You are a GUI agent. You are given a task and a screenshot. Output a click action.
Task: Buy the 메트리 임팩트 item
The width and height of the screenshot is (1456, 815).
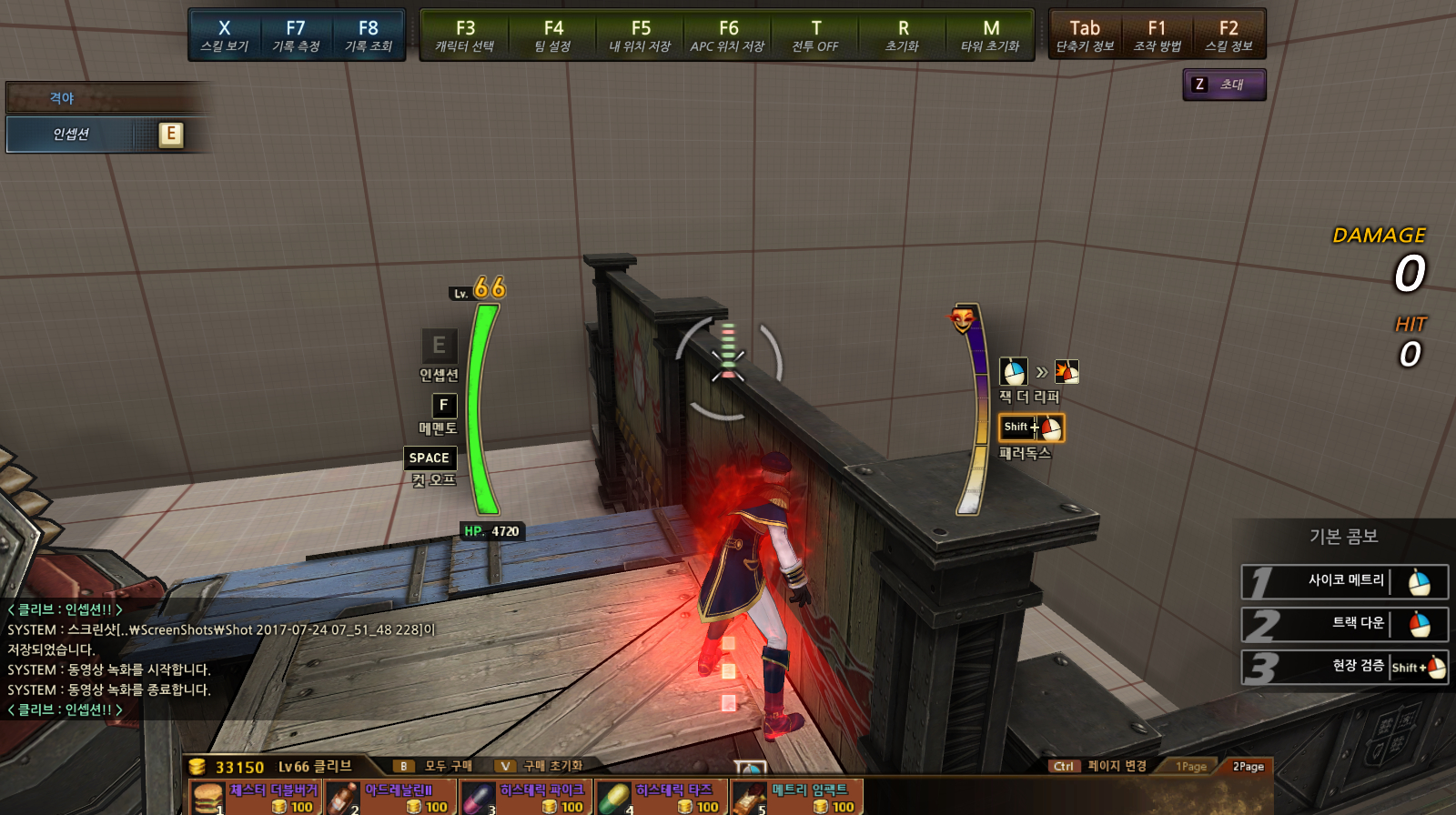tap(796, 798)
